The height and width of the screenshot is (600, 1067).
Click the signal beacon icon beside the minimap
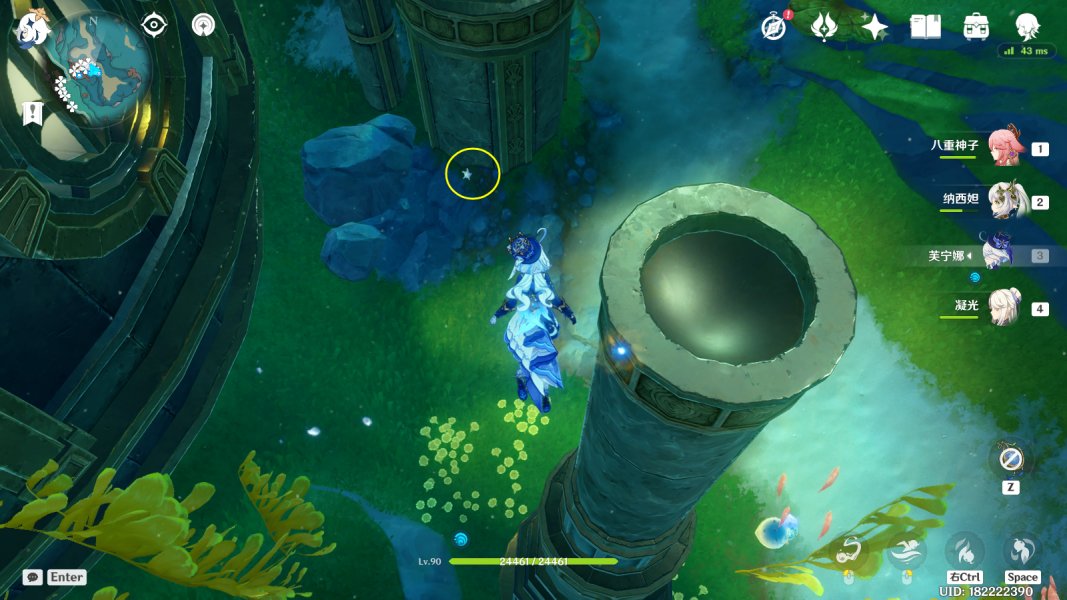click(203, 25)
